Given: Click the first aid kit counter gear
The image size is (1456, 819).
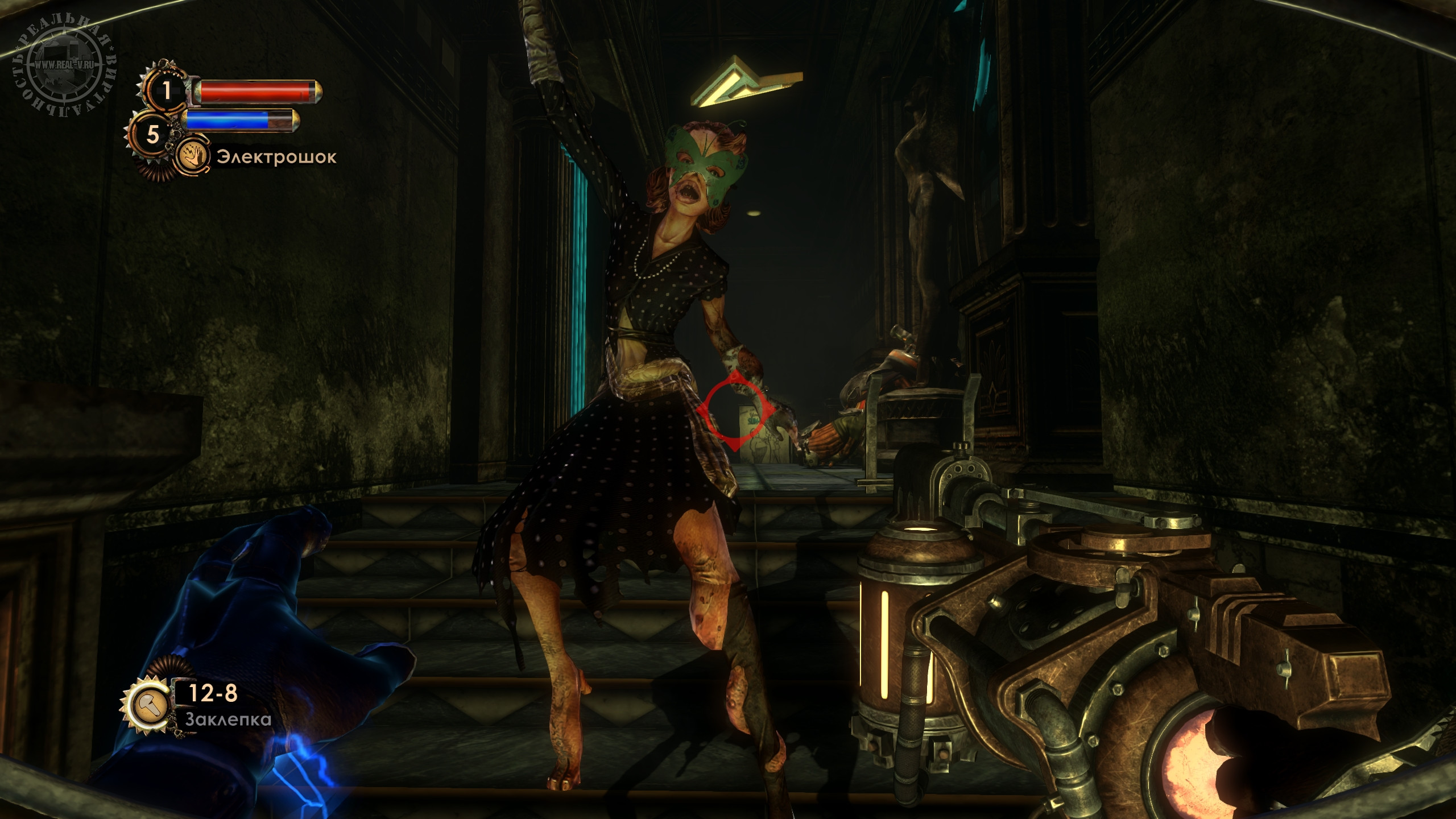Looking at the screenshot, I should coord(166,90).
